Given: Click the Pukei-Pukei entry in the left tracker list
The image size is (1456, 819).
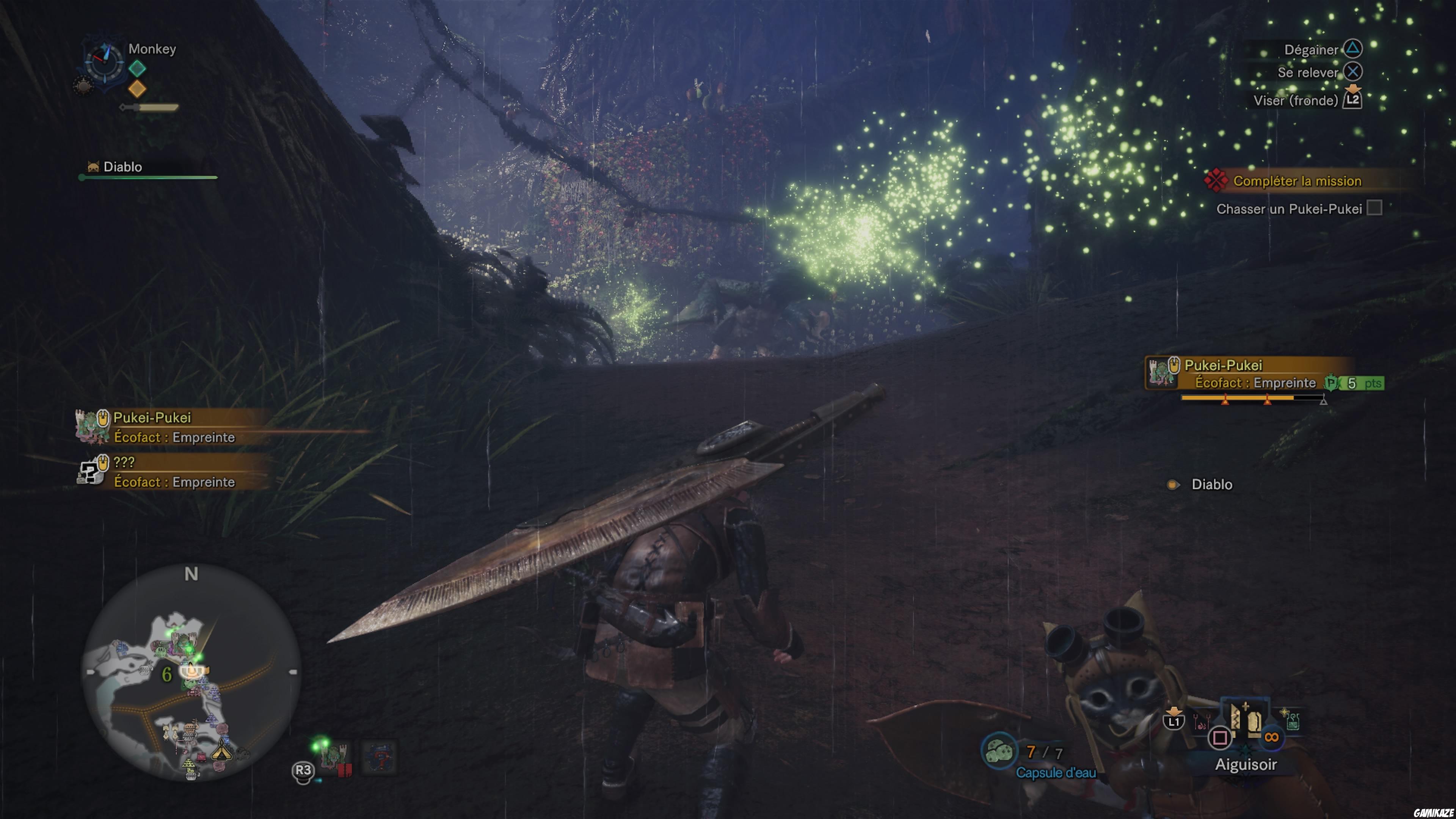Looking at the screenshot, I should point(152,418).
